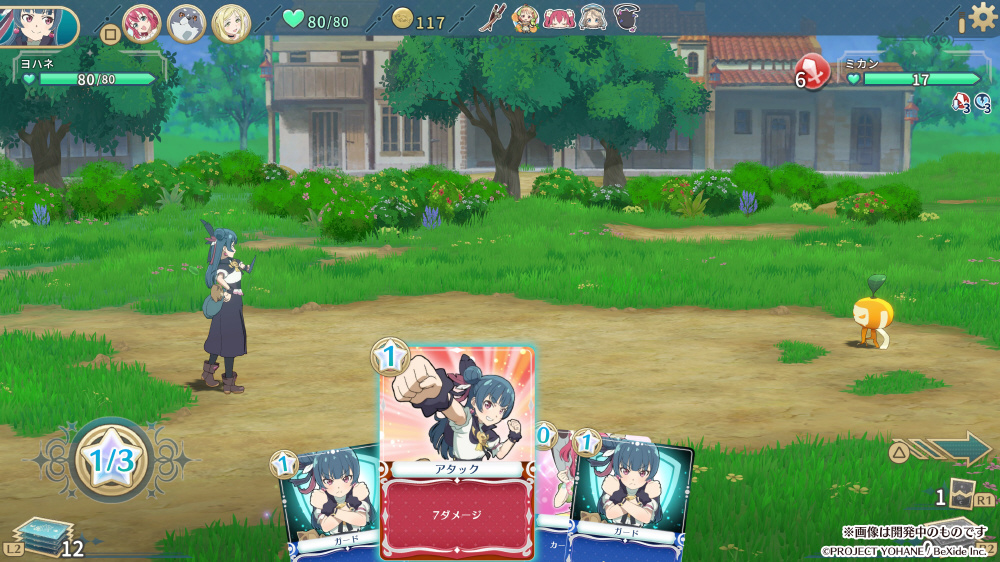
Task: Check the enemy's red attack intent icon
Action: coord(815,73)
